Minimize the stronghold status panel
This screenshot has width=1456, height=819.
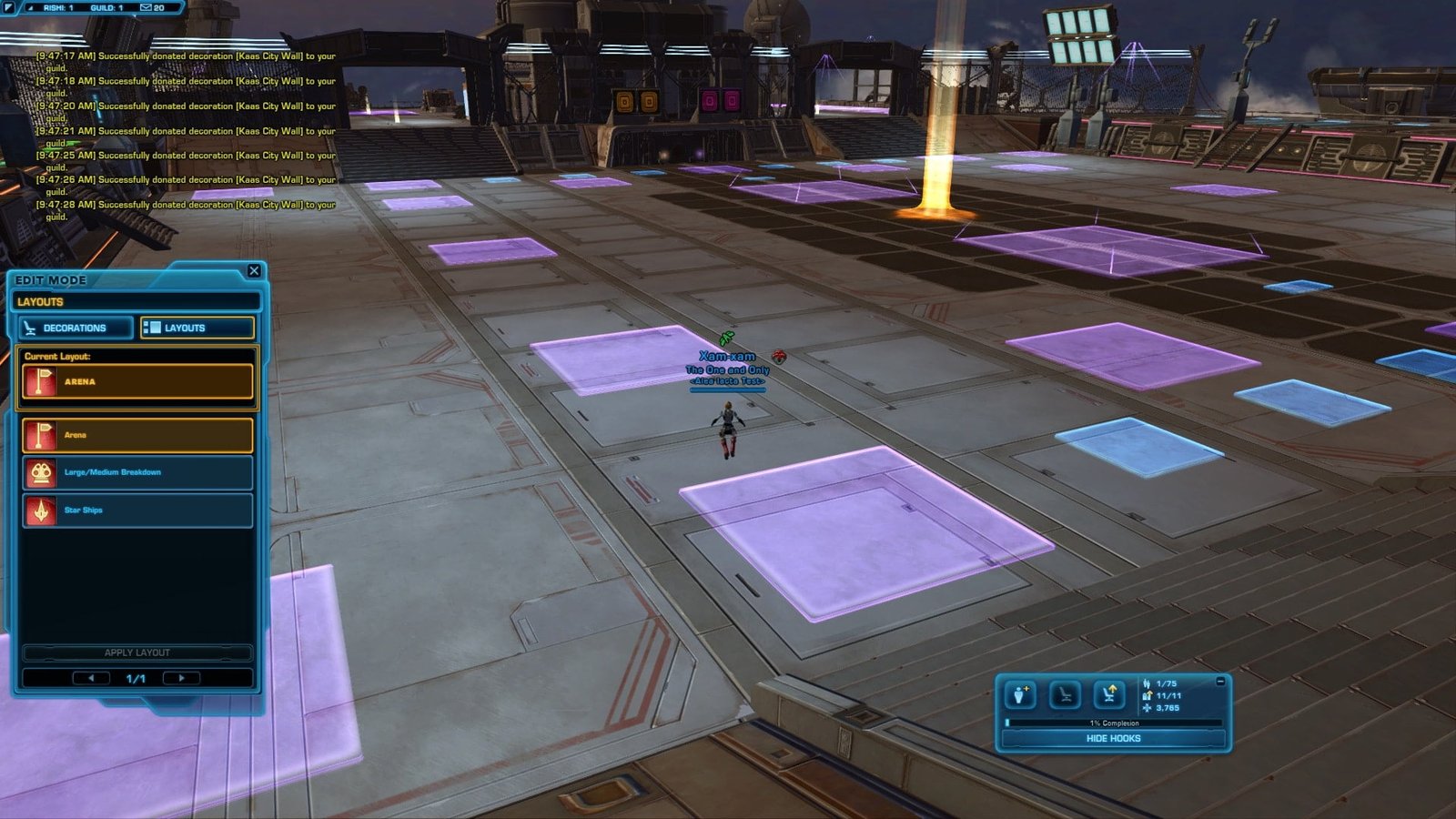[x=1220, y=682]
